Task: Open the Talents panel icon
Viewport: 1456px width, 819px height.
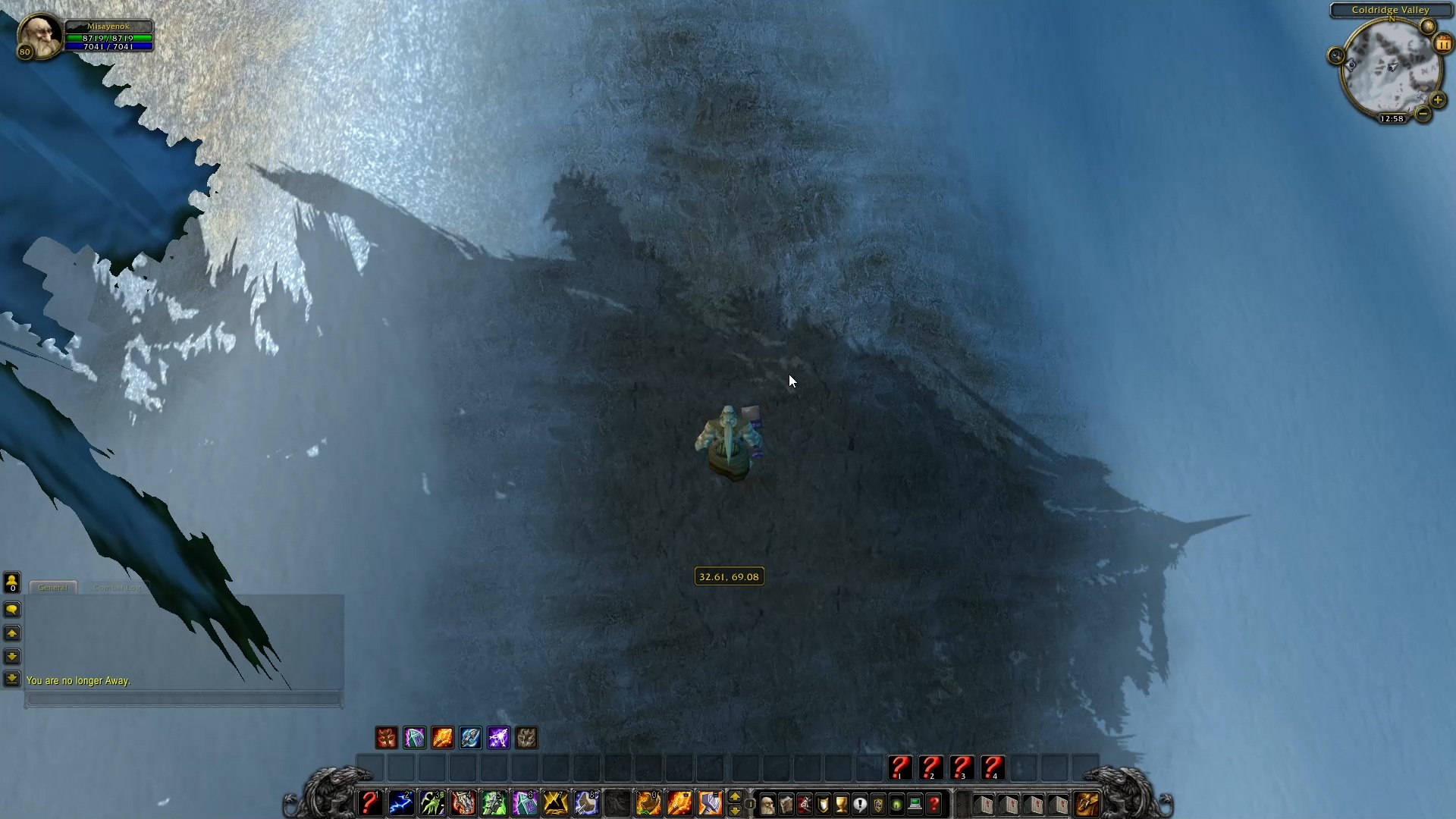Action: click(x=804, y=805)
